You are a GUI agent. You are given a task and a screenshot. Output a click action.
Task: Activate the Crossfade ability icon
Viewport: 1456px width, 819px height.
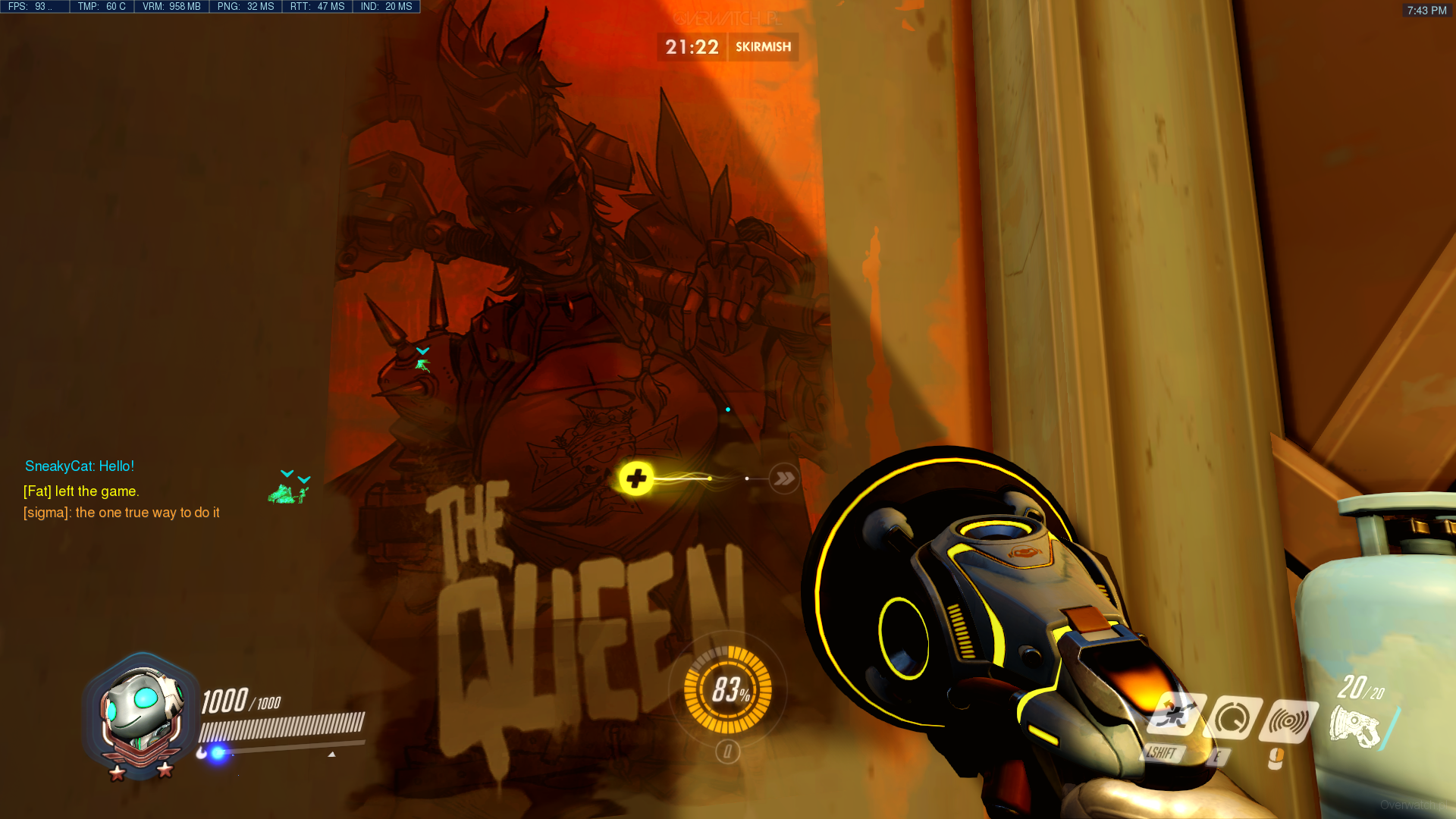1175,715
